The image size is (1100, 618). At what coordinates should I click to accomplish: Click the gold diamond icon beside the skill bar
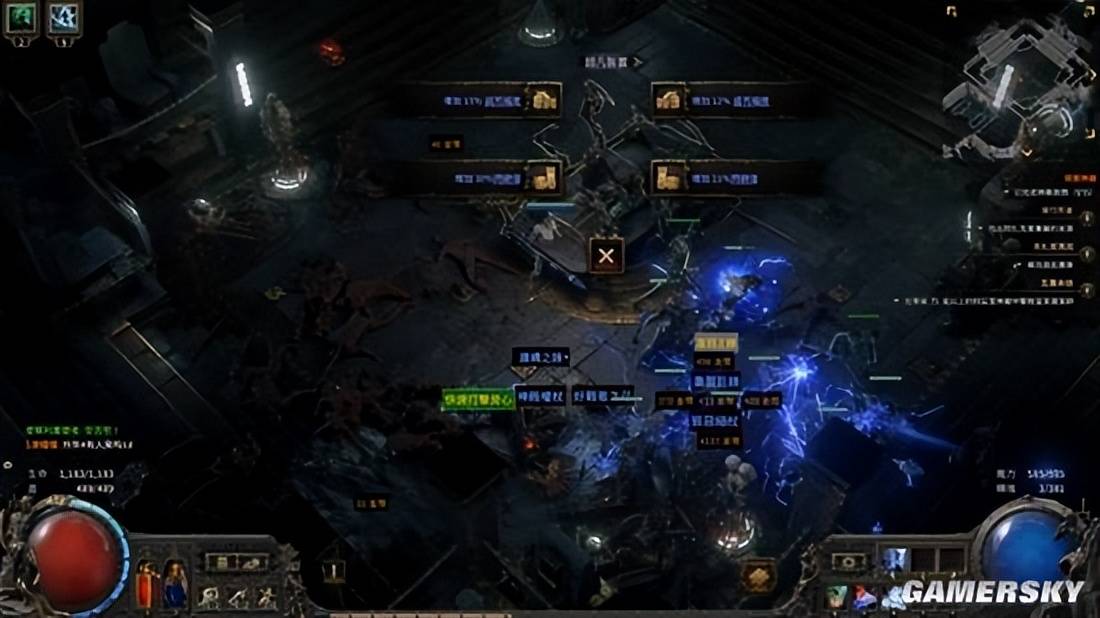pyautogui.click(x=759, y=576)
